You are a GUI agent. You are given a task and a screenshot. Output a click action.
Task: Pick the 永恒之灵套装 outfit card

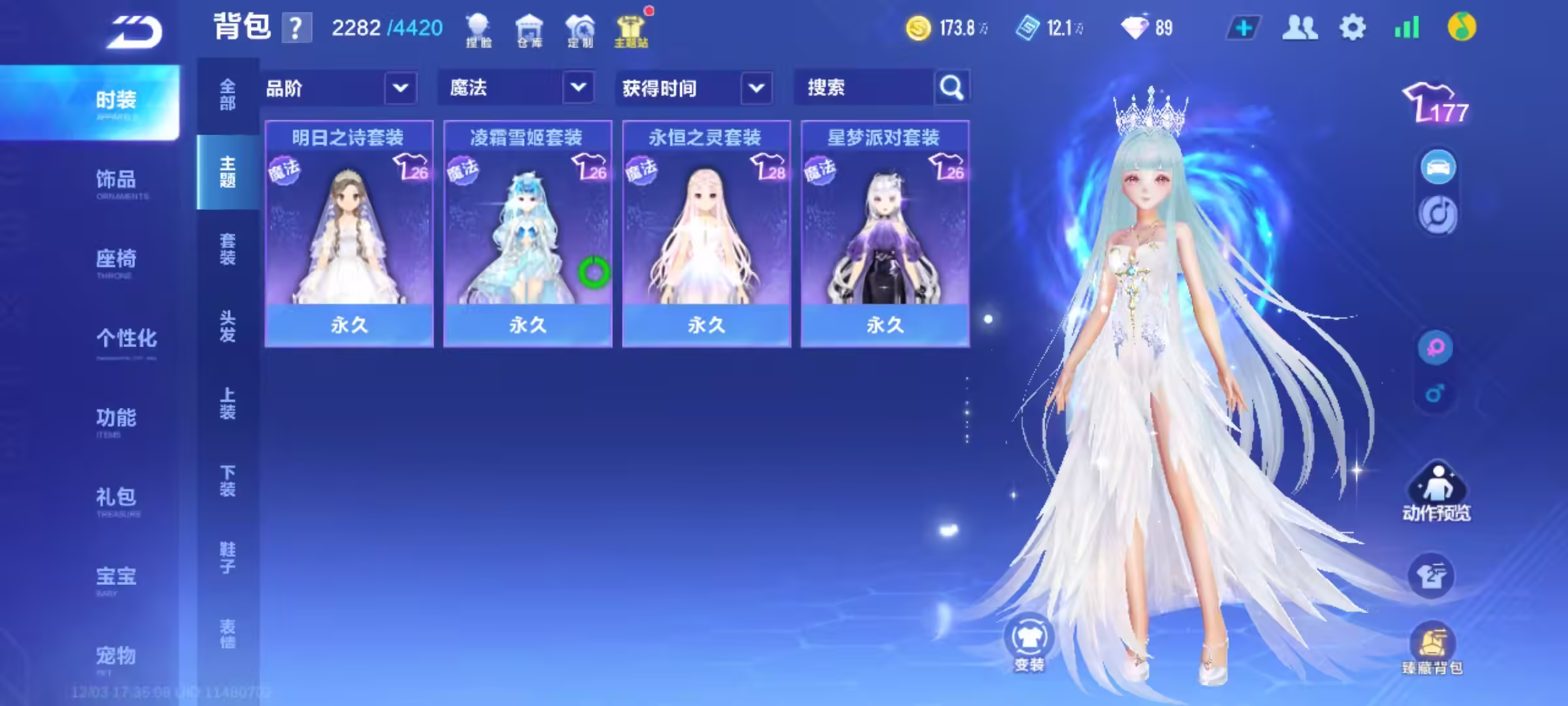(x=706, y=233)
